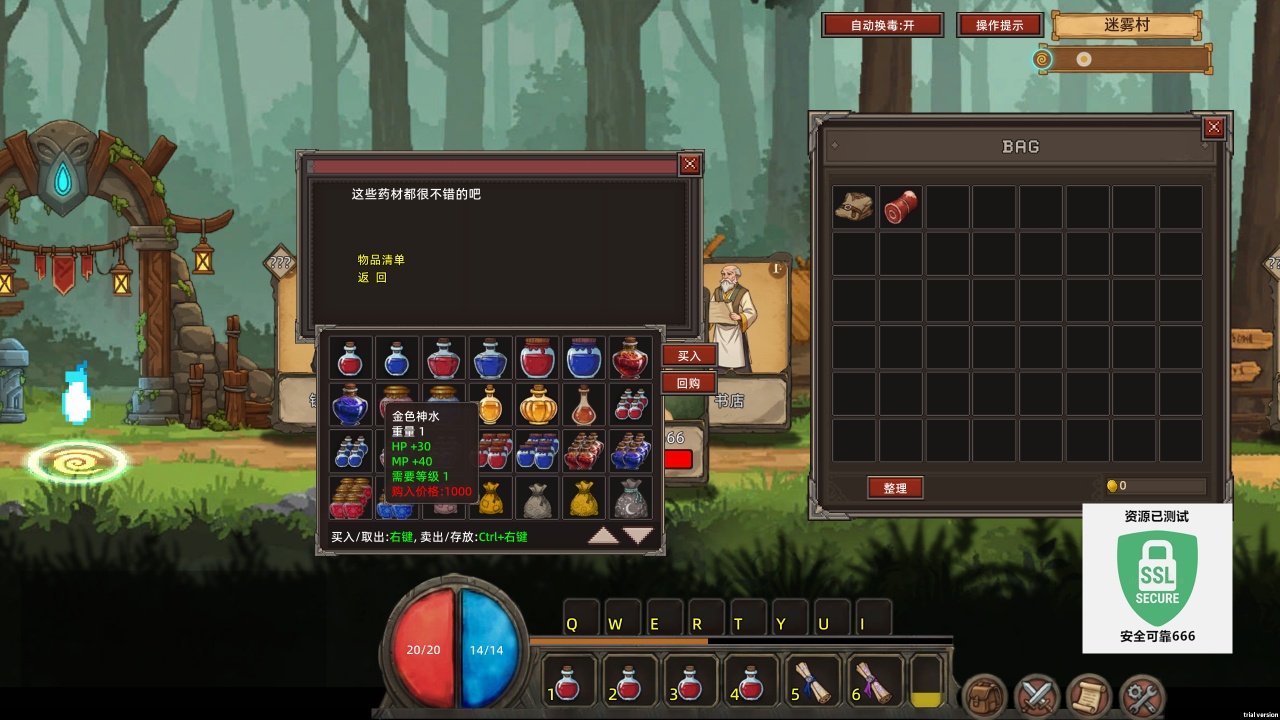Open the backpack icon menu
Viewport: 1280px width, 720px height.
[x=984, y=696]
